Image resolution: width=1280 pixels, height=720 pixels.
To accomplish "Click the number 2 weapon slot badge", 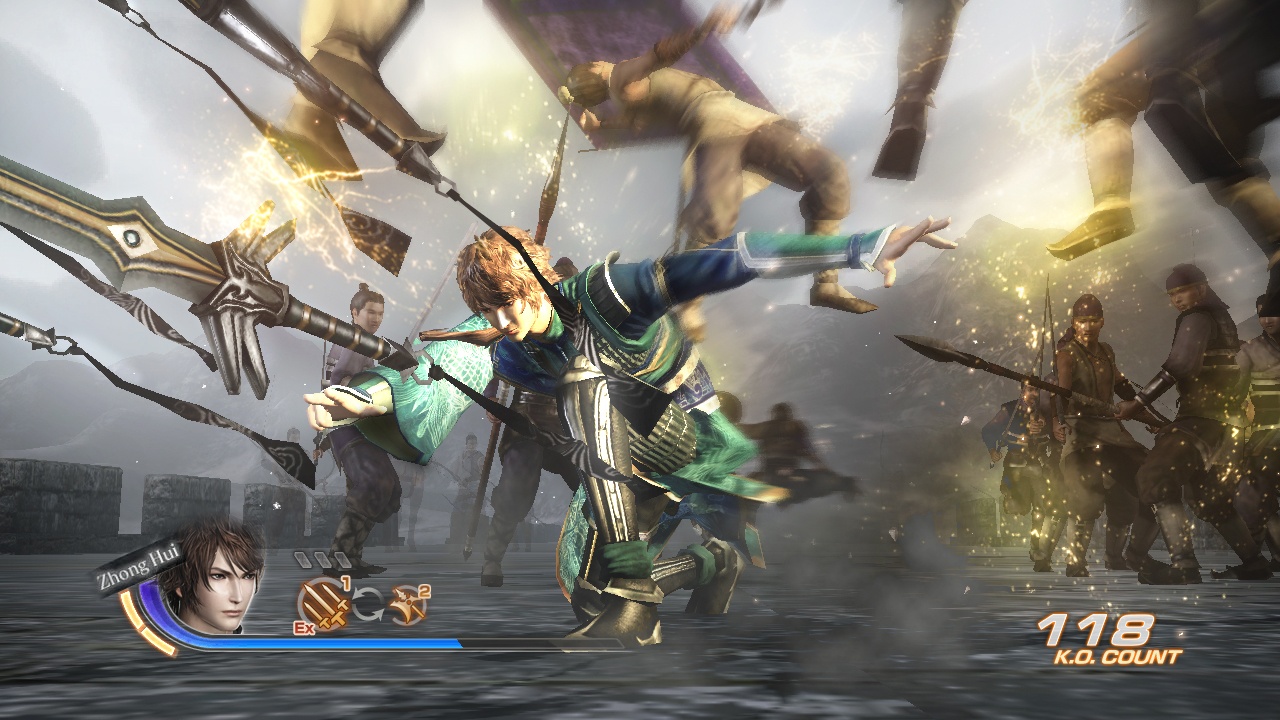I will click(423, 591).
